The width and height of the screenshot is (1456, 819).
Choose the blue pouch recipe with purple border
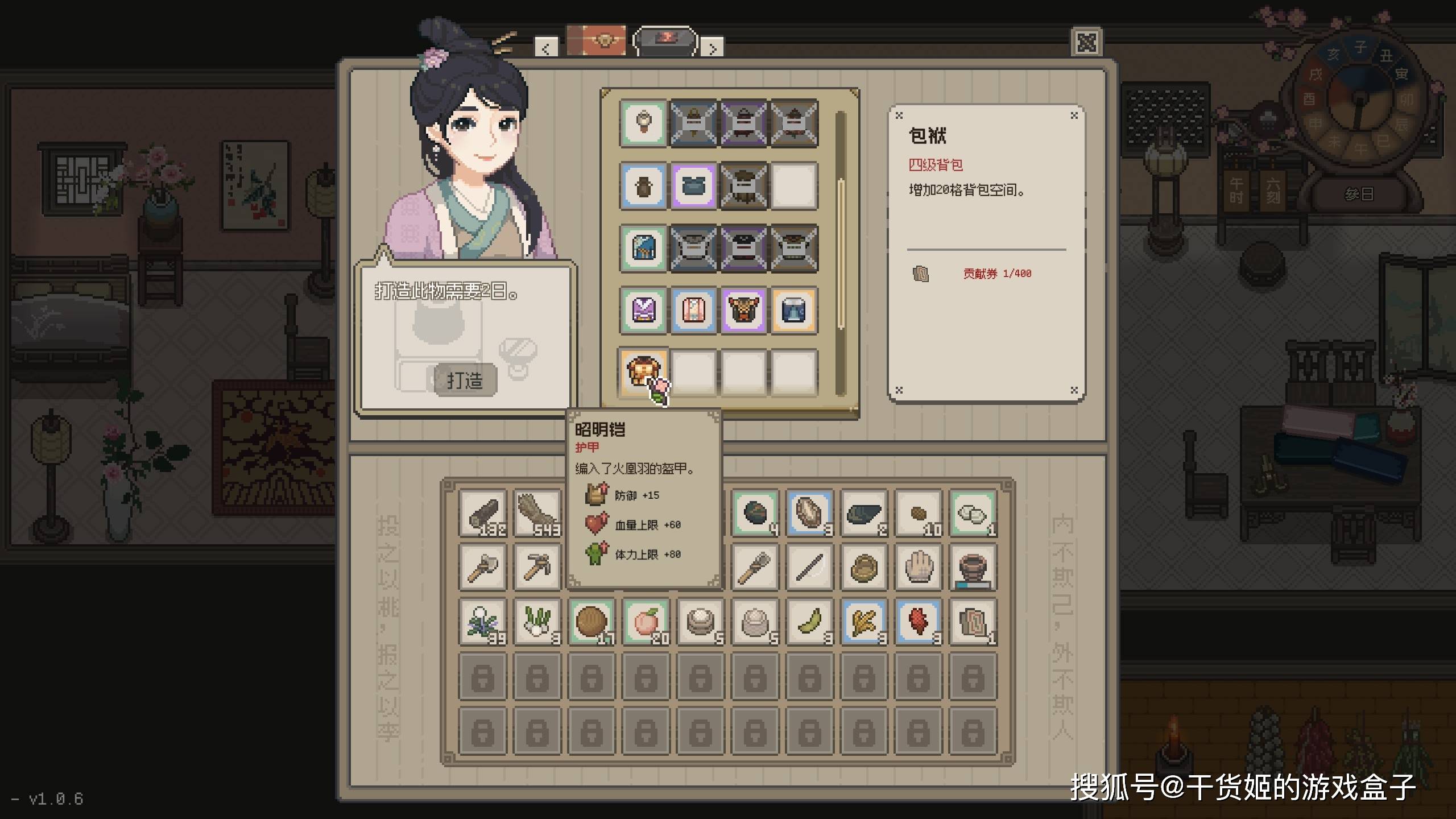point(693,186)
